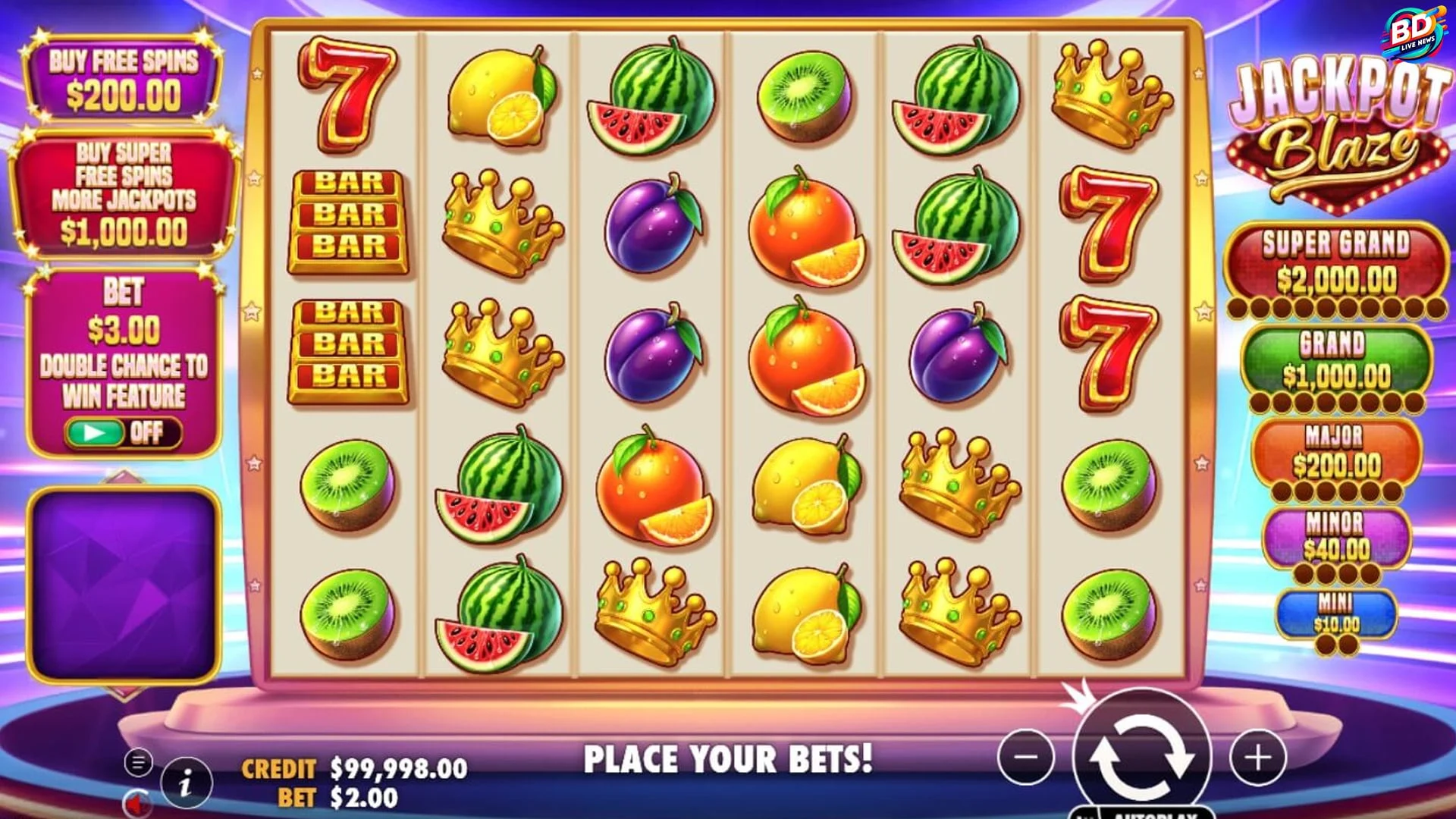Viewport: 1456px width, 819px height.
Task: Increase the bet with the plus button
Action: [x=1258, y=756]
